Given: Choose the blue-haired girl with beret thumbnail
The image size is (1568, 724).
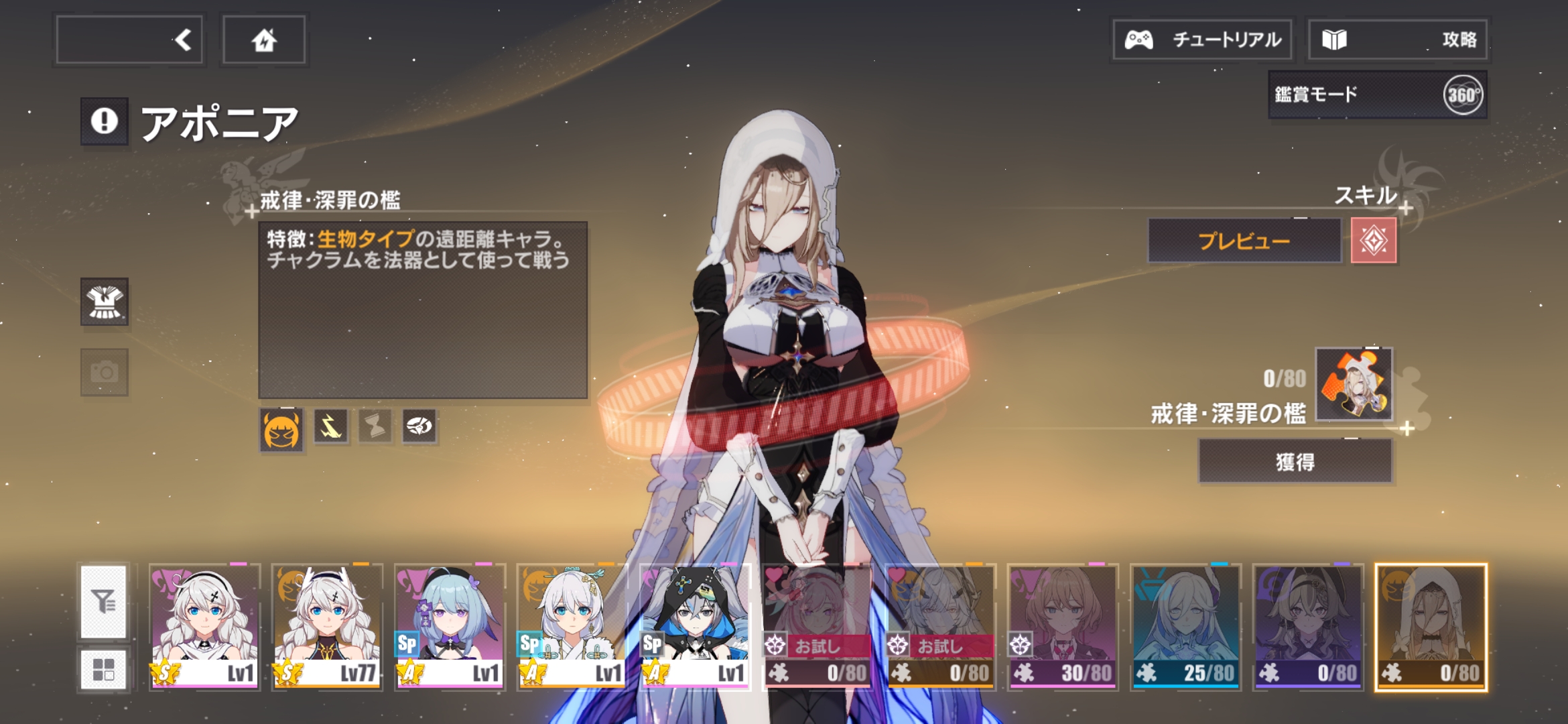Looking at the screenshot, I should point(450,627).
